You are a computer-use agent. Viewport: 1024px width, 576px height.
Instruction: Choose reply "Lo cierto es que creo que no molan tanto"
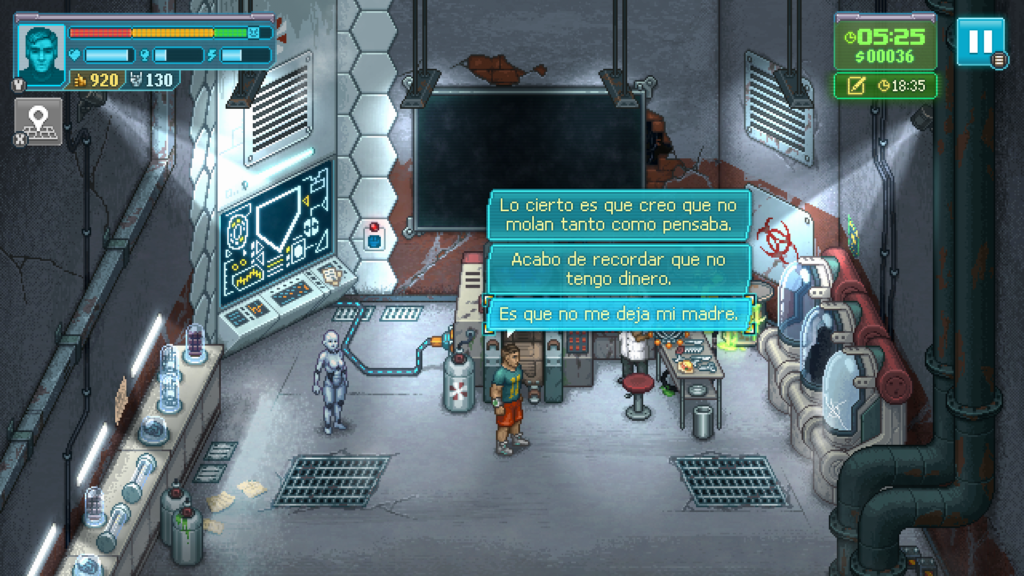(x=619, y=215)
